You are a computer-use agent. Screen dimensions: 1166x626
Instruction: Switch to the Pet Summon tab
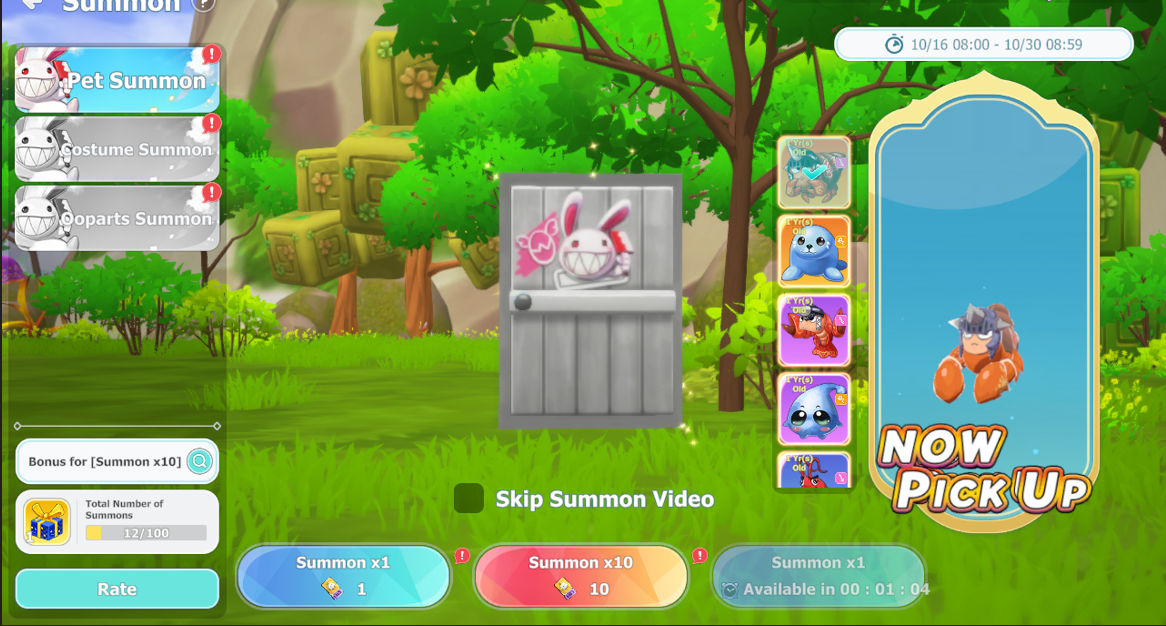[x=117, y=80]
